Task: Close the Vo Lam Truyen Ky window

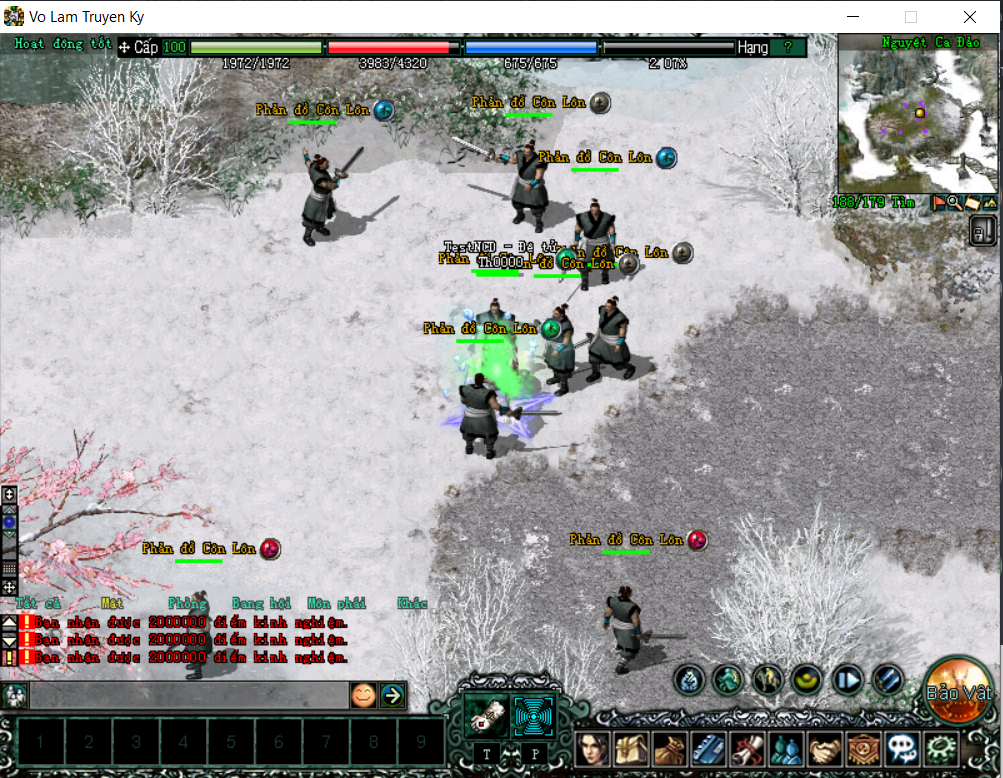Action: [x=970, y=17]
